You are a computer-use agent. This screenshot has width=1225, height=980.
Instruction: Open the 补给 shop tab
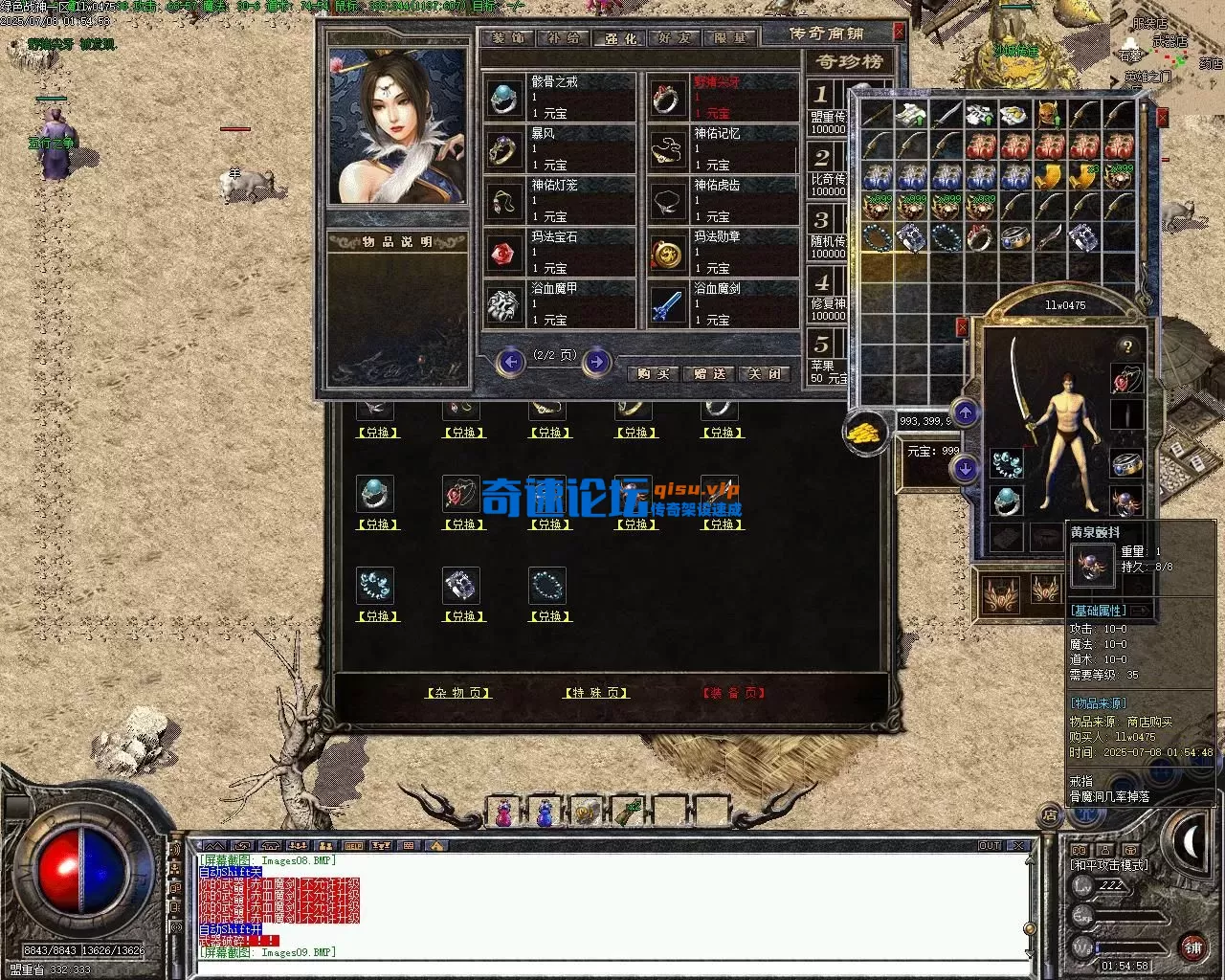coord(564,38)
